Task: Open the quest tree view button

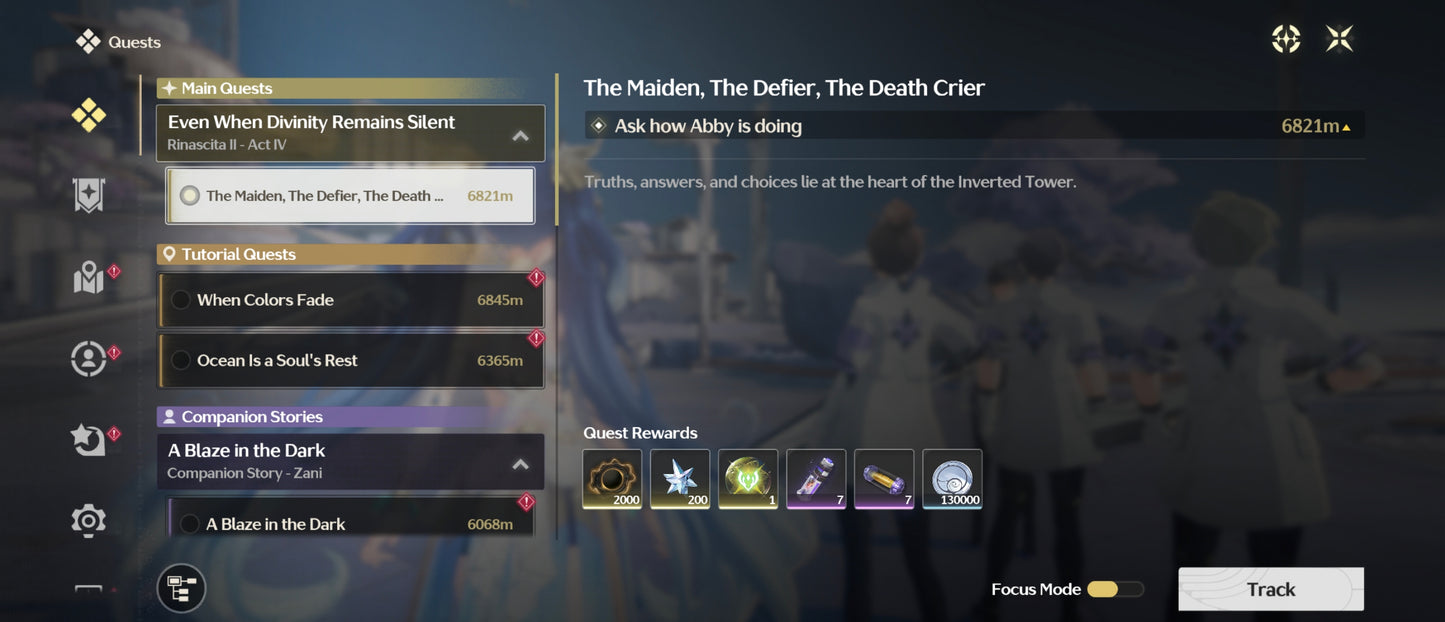Action: (181, 588)
